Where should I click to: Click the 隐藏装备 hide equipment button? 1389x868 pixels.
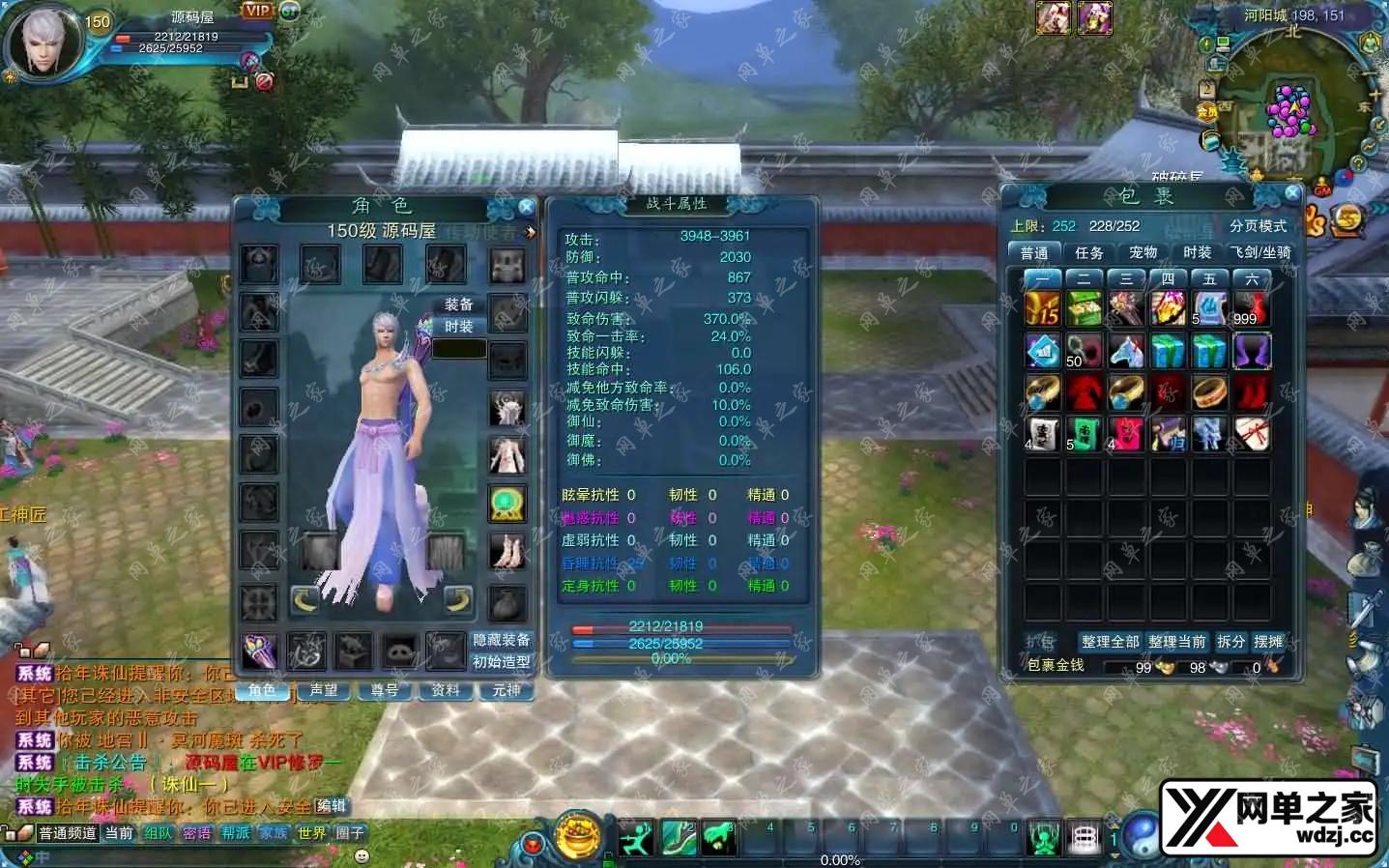pyautogui.click(x=501, y=640)
